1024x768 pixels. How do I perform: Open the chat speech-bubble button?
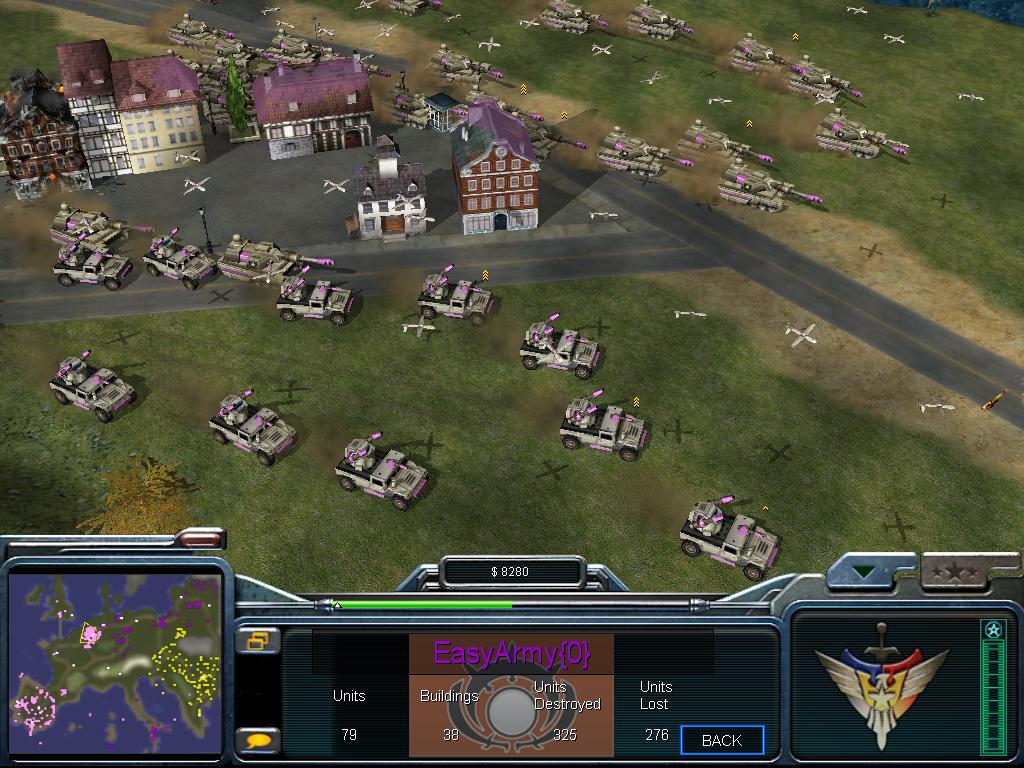257,741
